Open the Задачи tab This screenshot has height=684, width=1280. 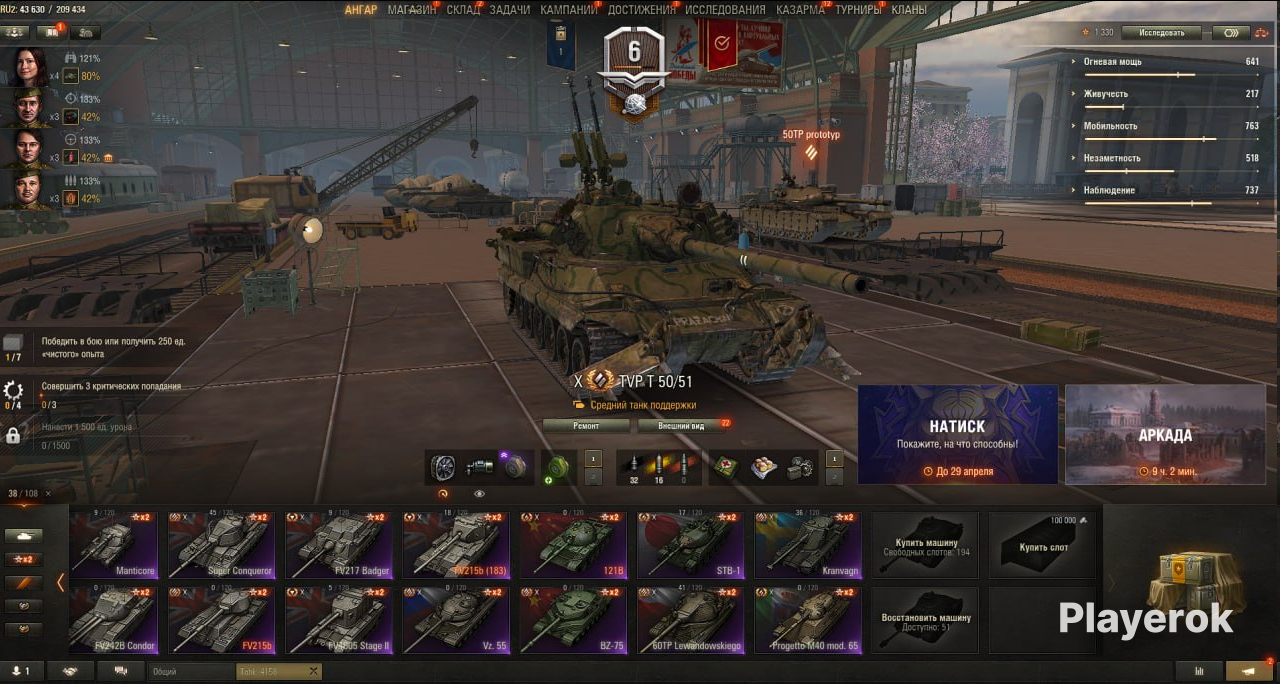tap(510, 10)
